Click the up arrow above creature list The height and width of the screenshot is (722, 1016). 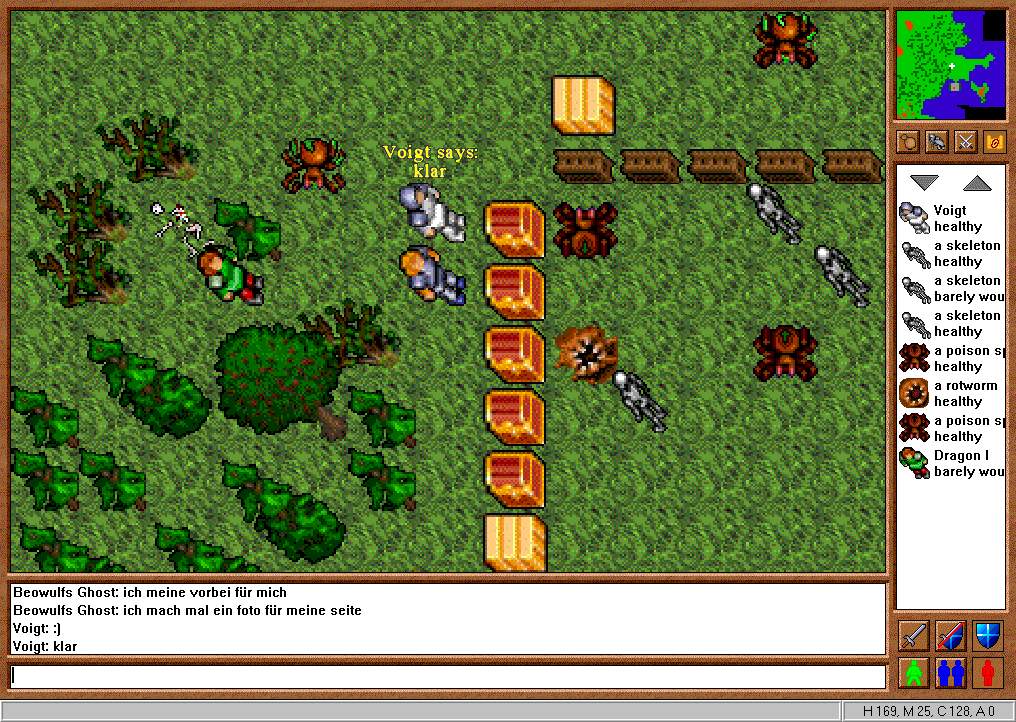[x=977, y=183]
